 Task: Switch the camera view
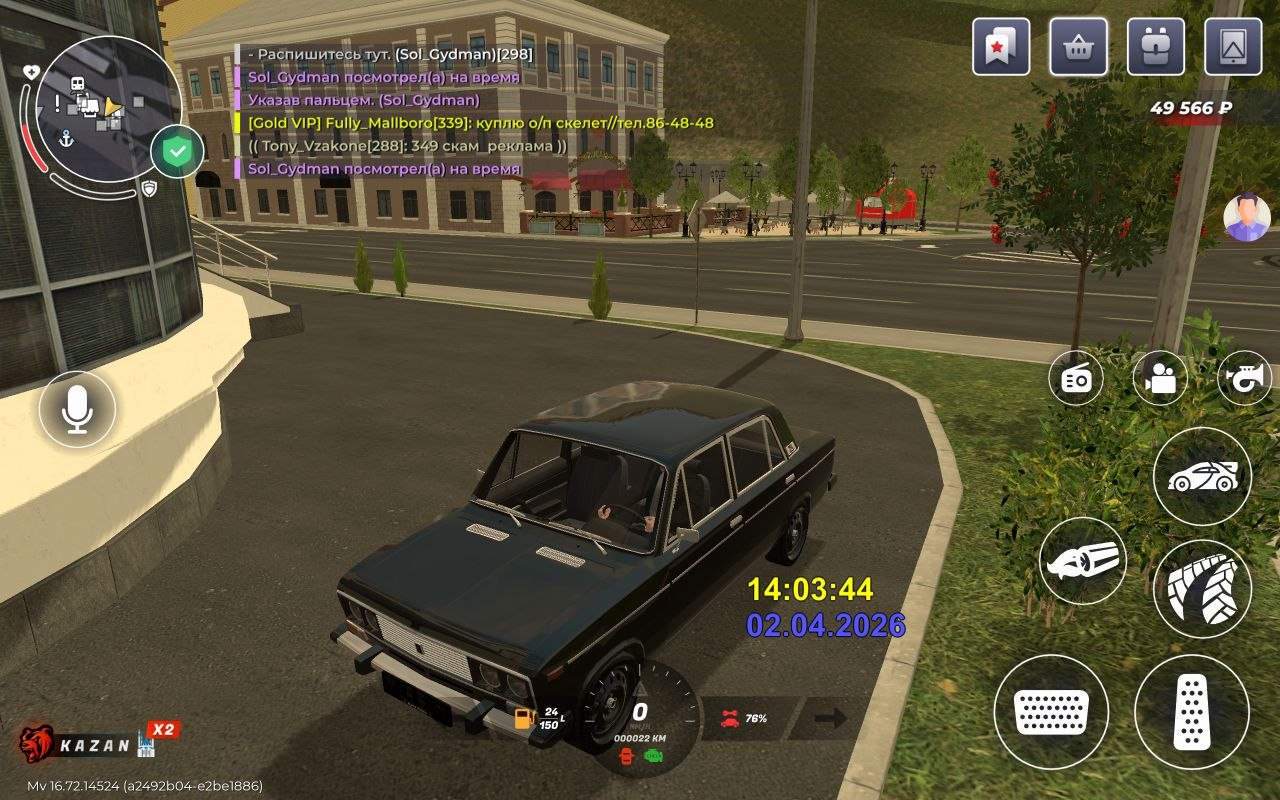pos(1160,379)
